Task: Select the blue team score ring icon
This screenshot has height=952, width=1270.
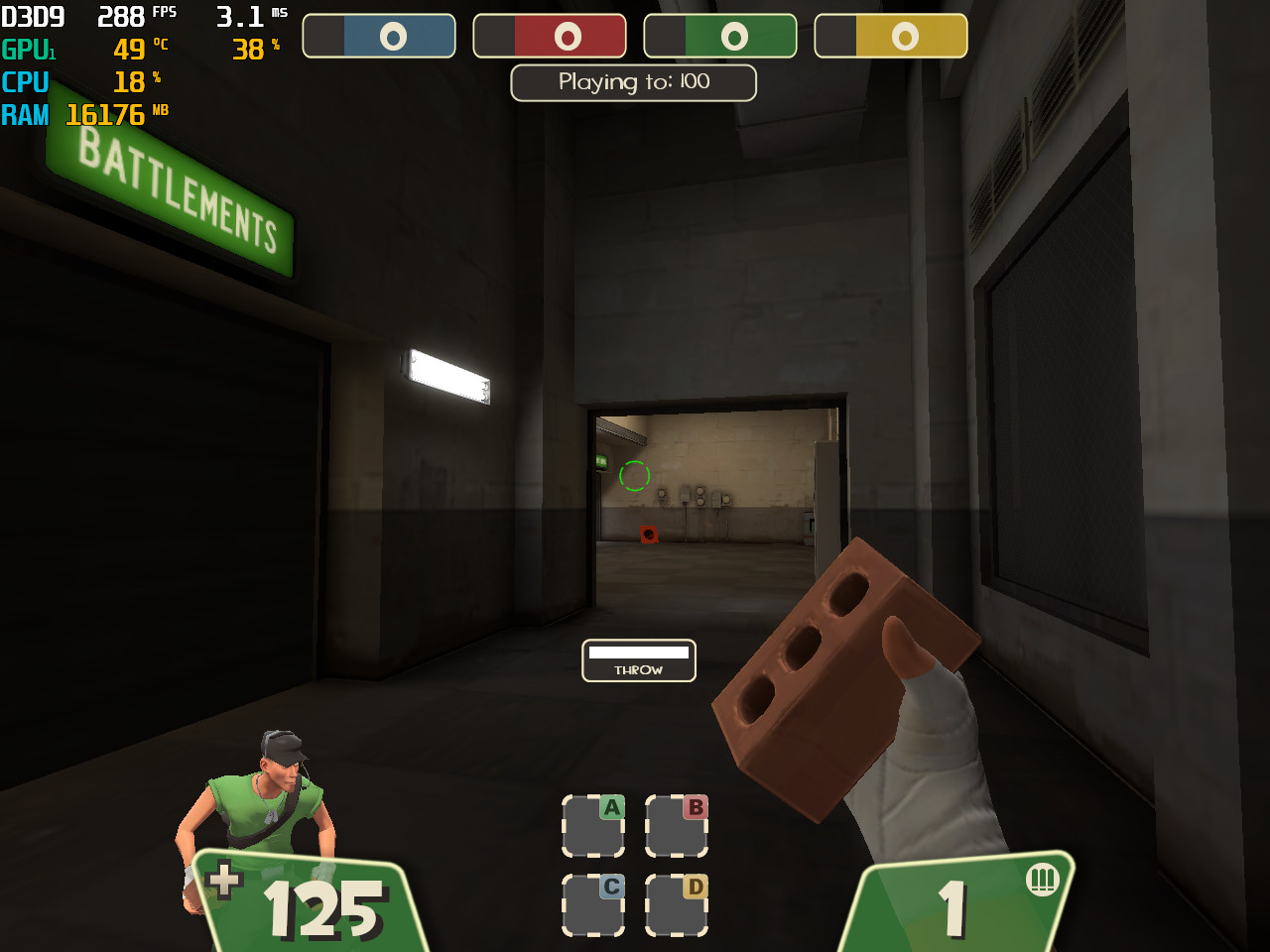Action: click(x=391, y=35)
